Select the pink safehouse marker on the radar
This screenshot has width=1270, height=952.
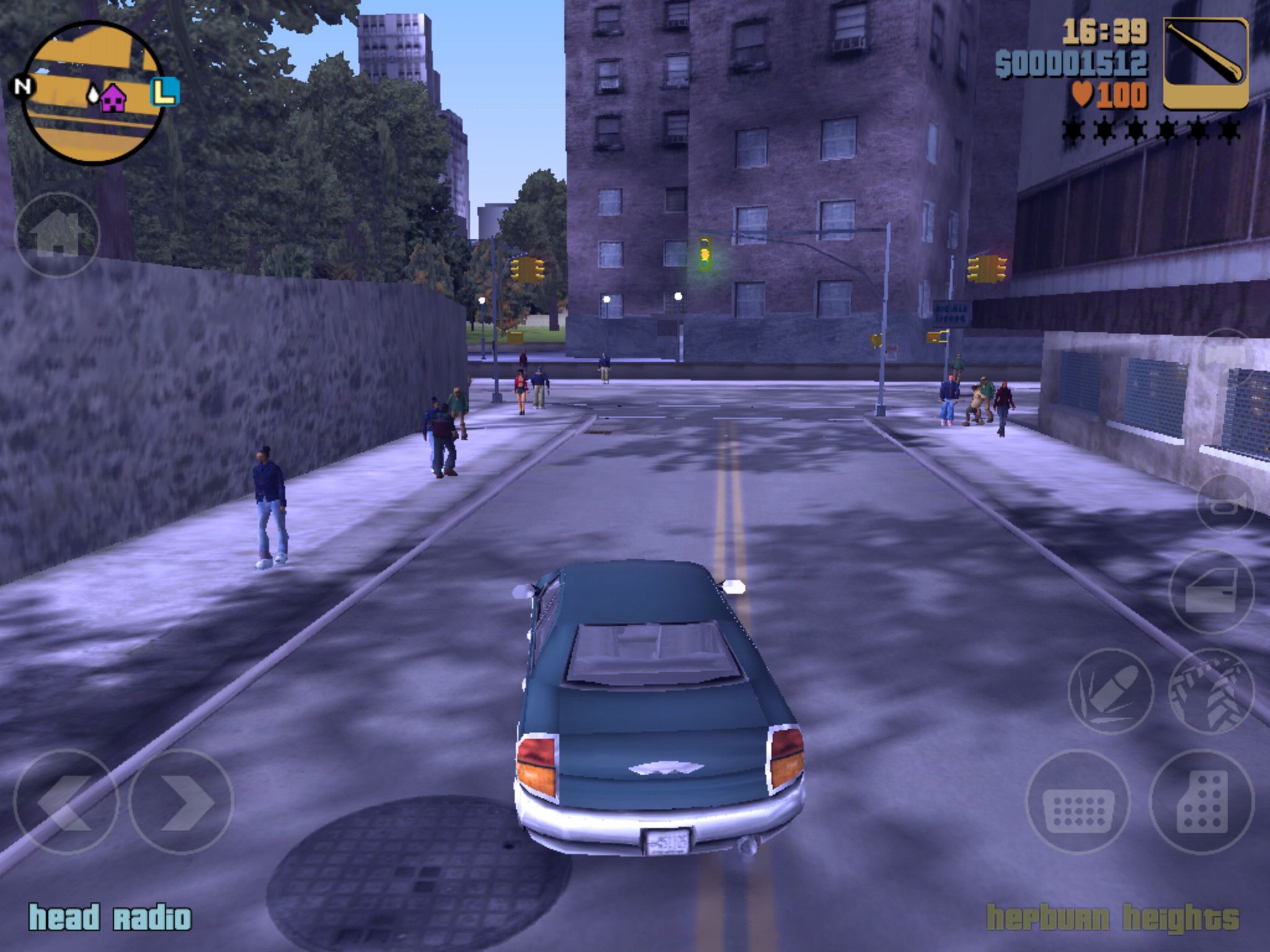click(x=113, y=99)
